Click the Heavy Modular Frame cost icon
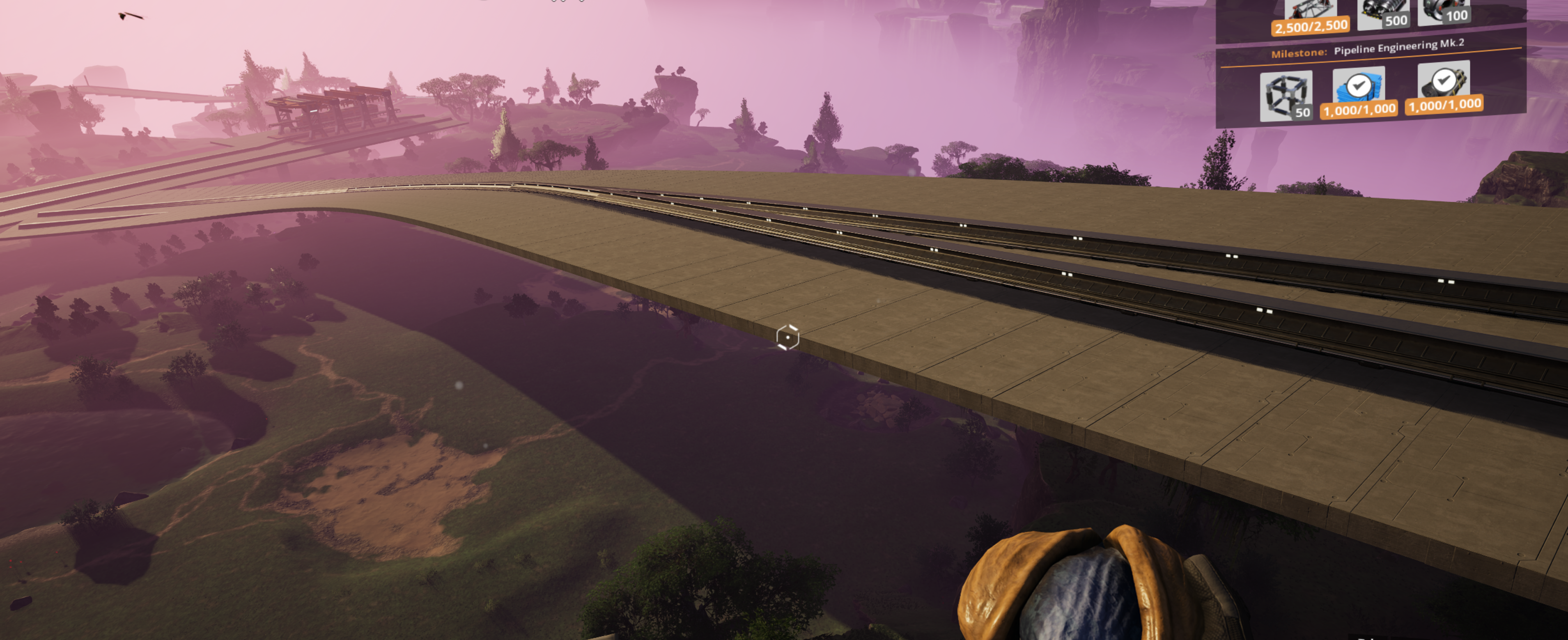 pyautogui.click(x=1286, y=96)
